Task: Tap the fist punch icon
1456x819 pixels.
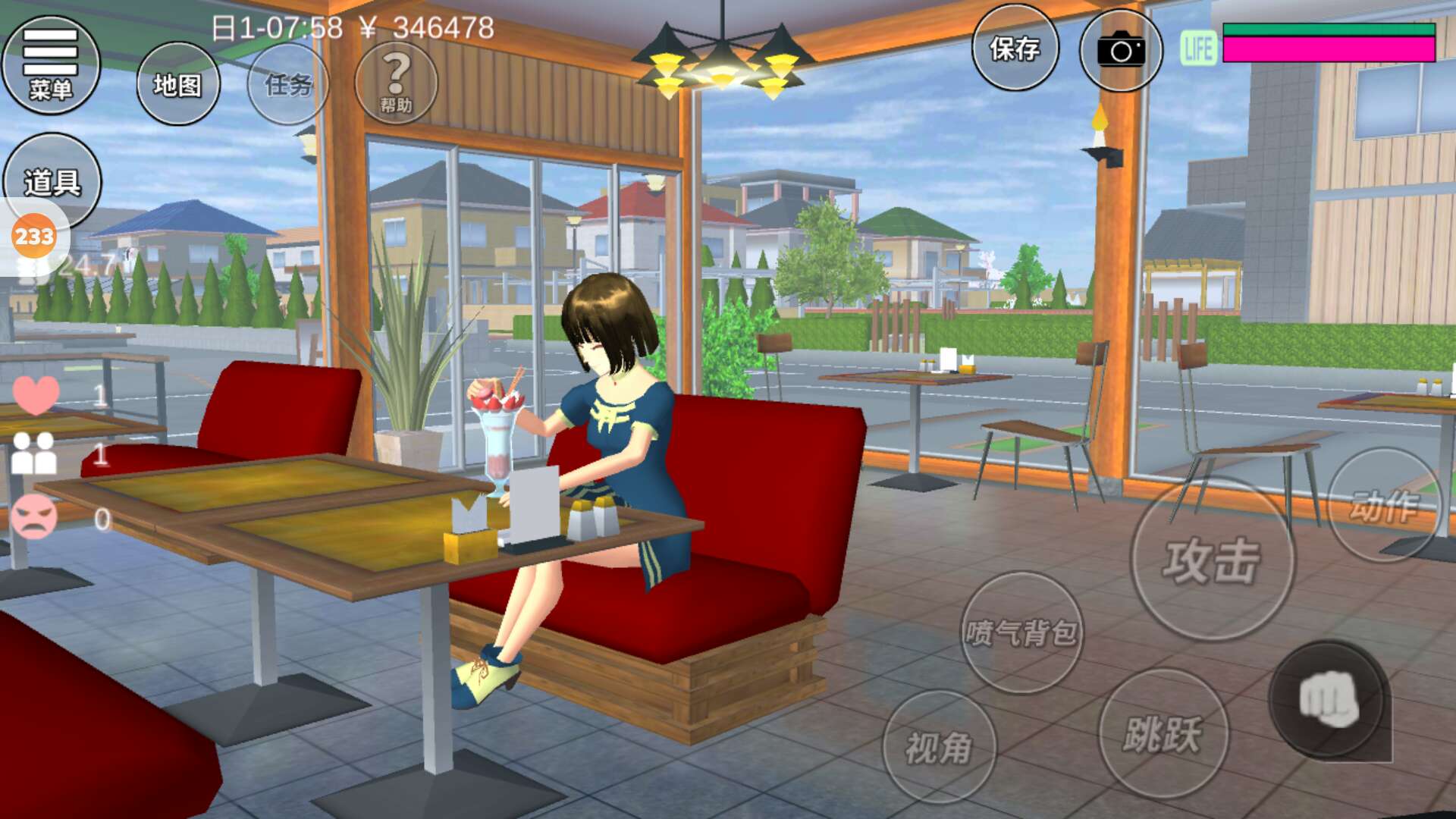Action: (1329, 699)
